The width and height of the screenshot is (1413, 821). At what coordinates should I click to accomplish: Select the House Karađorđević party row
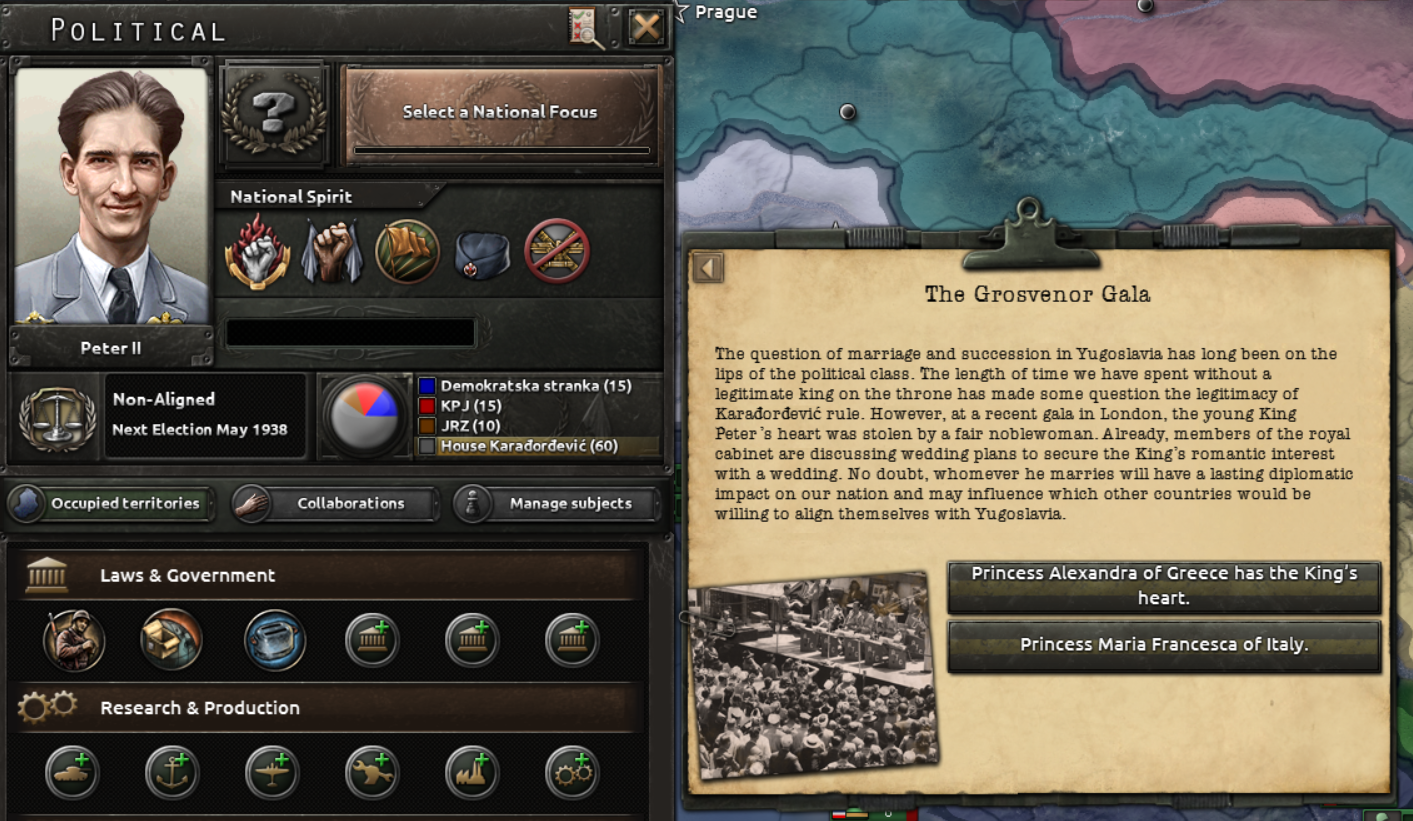[x=537, y=446]
